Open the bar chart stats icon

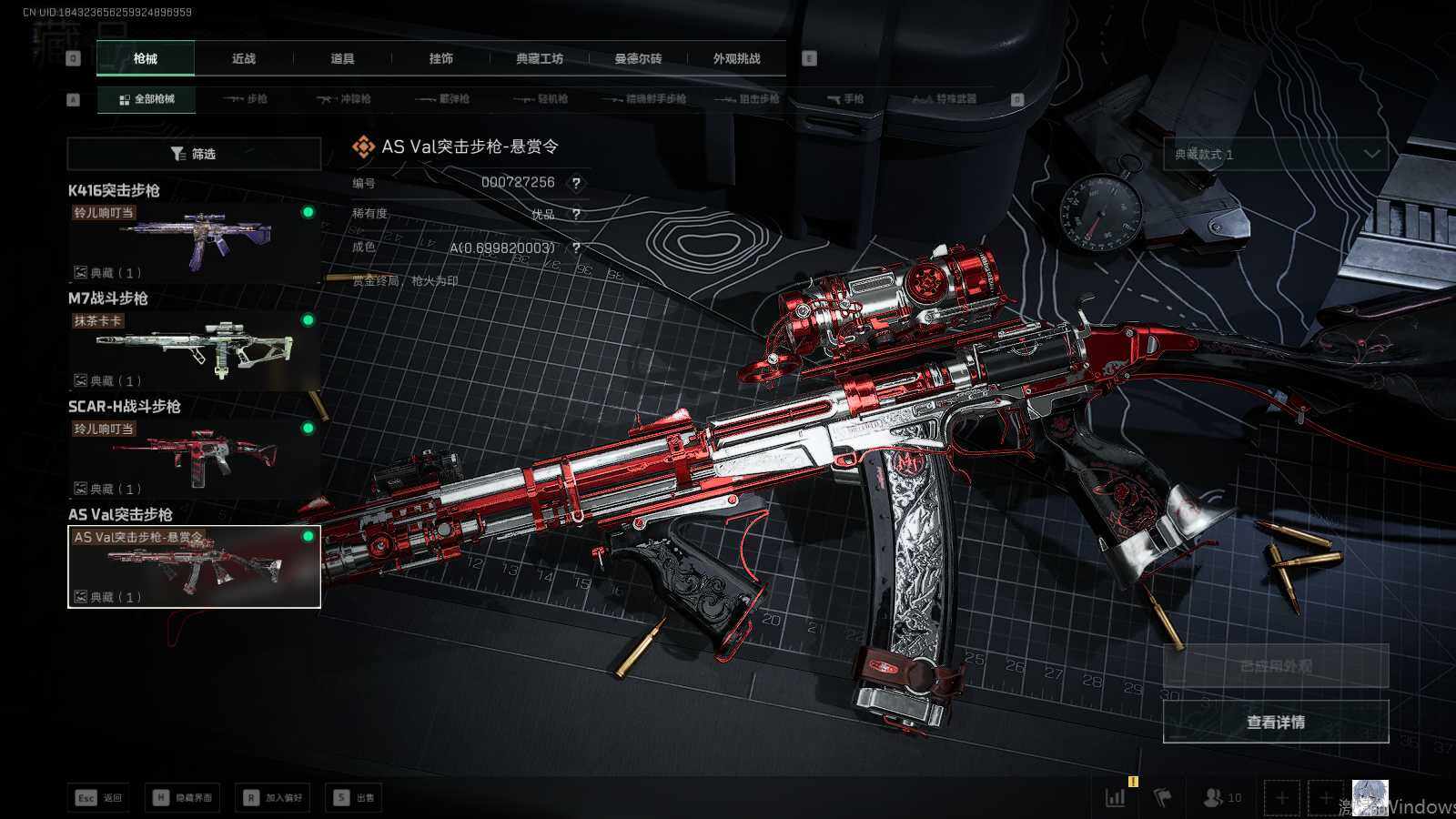[1115, 798]
